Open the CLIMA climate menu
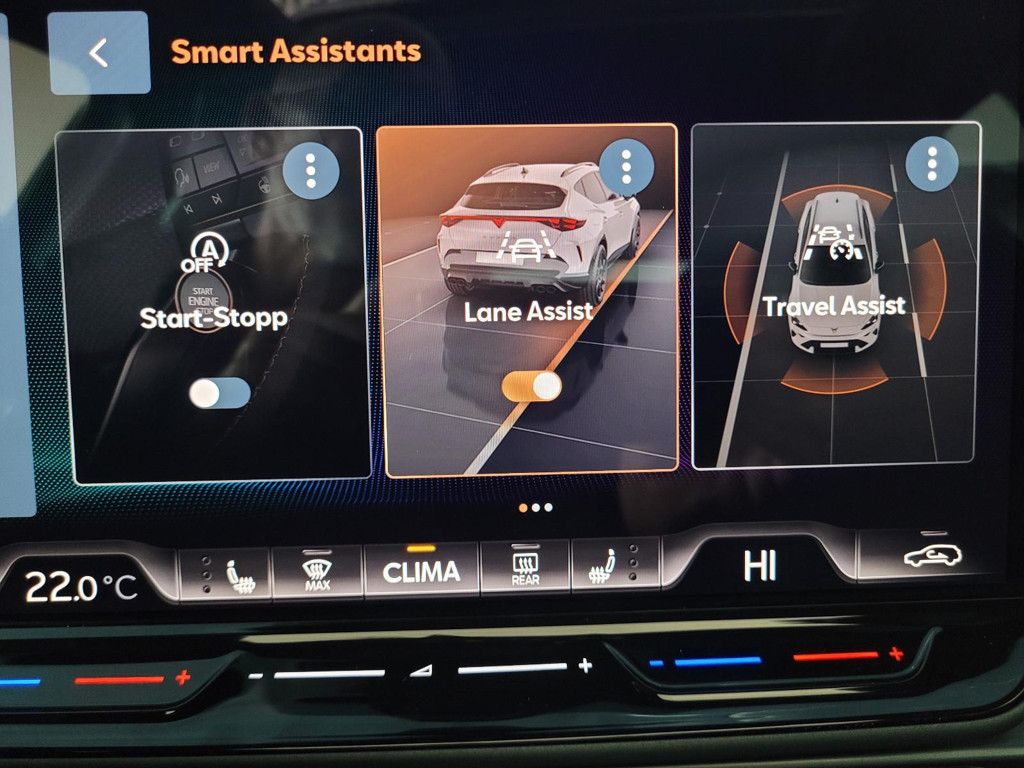 [421, 572]
